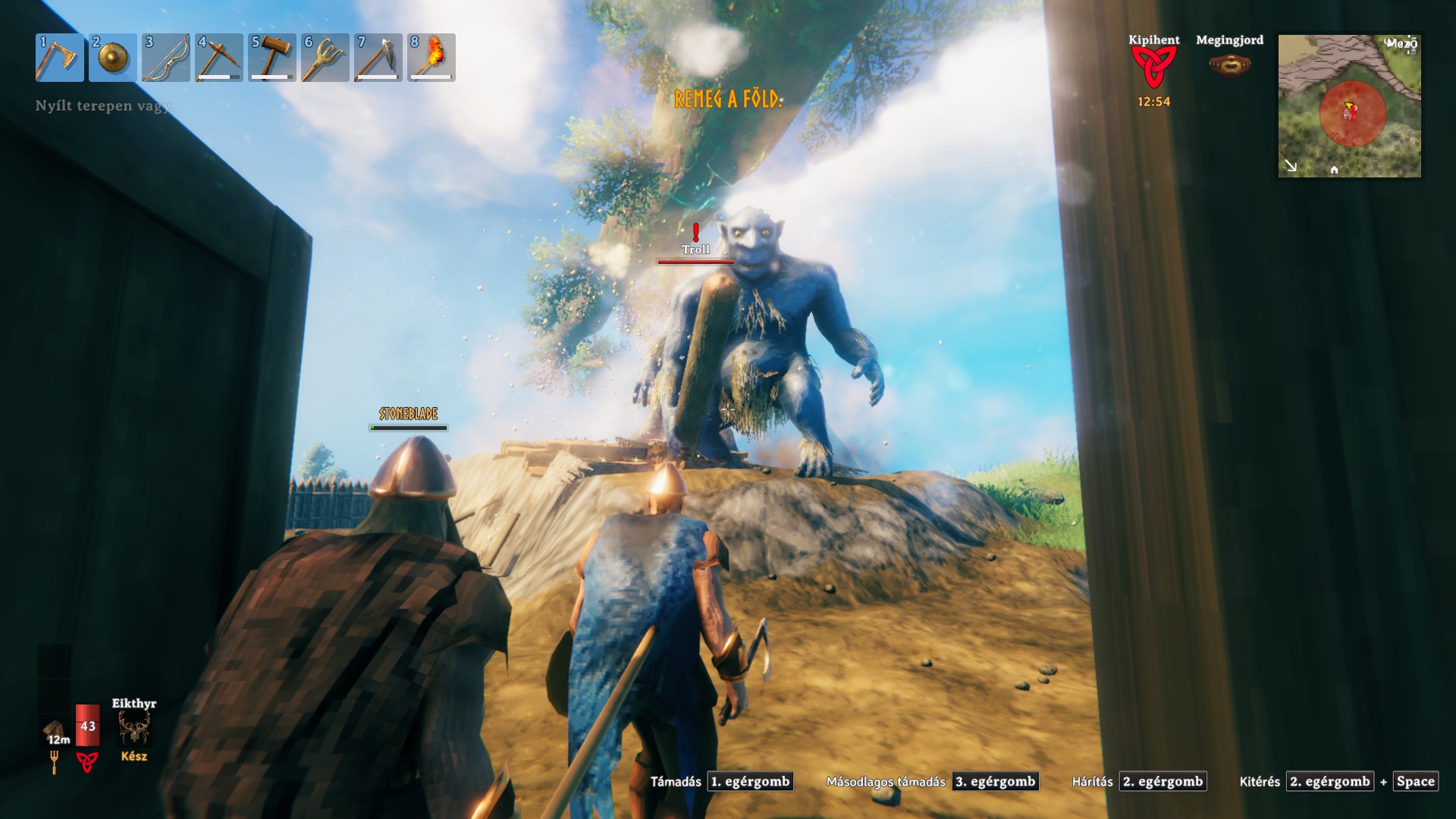Activate the Eikthyr forsaken power

coord(134,728)
